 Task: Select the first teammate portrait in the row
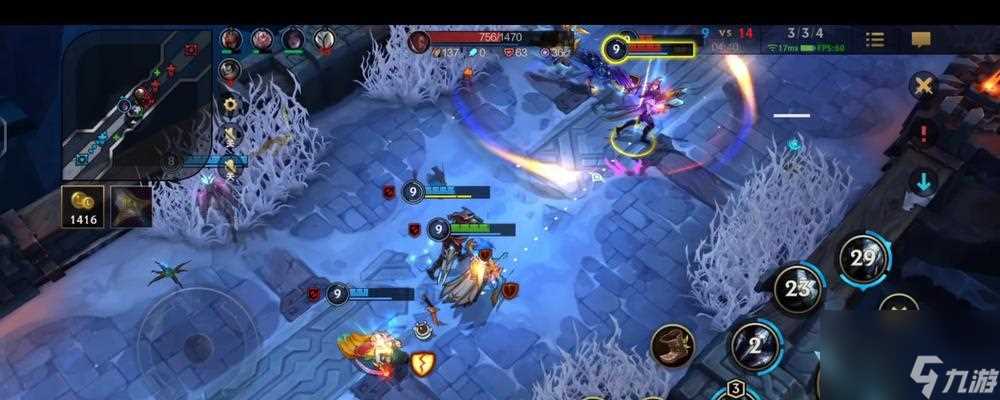[x=231, y=40]
